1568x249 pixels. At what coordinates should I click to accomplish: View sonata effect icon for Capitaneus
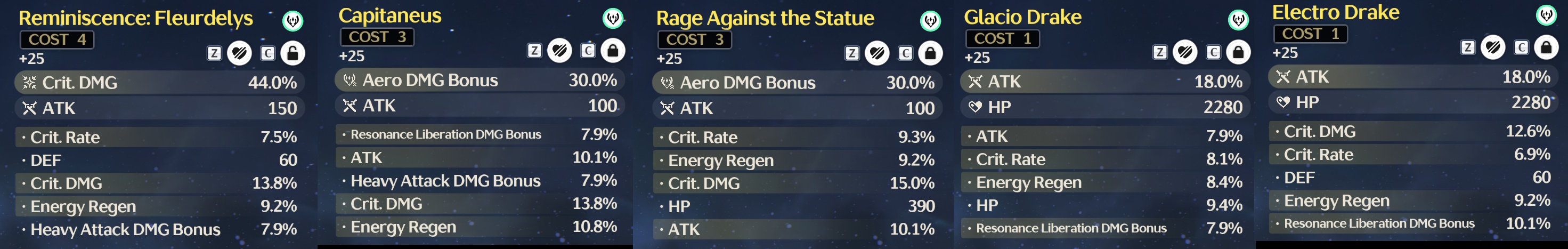point(613,18)
